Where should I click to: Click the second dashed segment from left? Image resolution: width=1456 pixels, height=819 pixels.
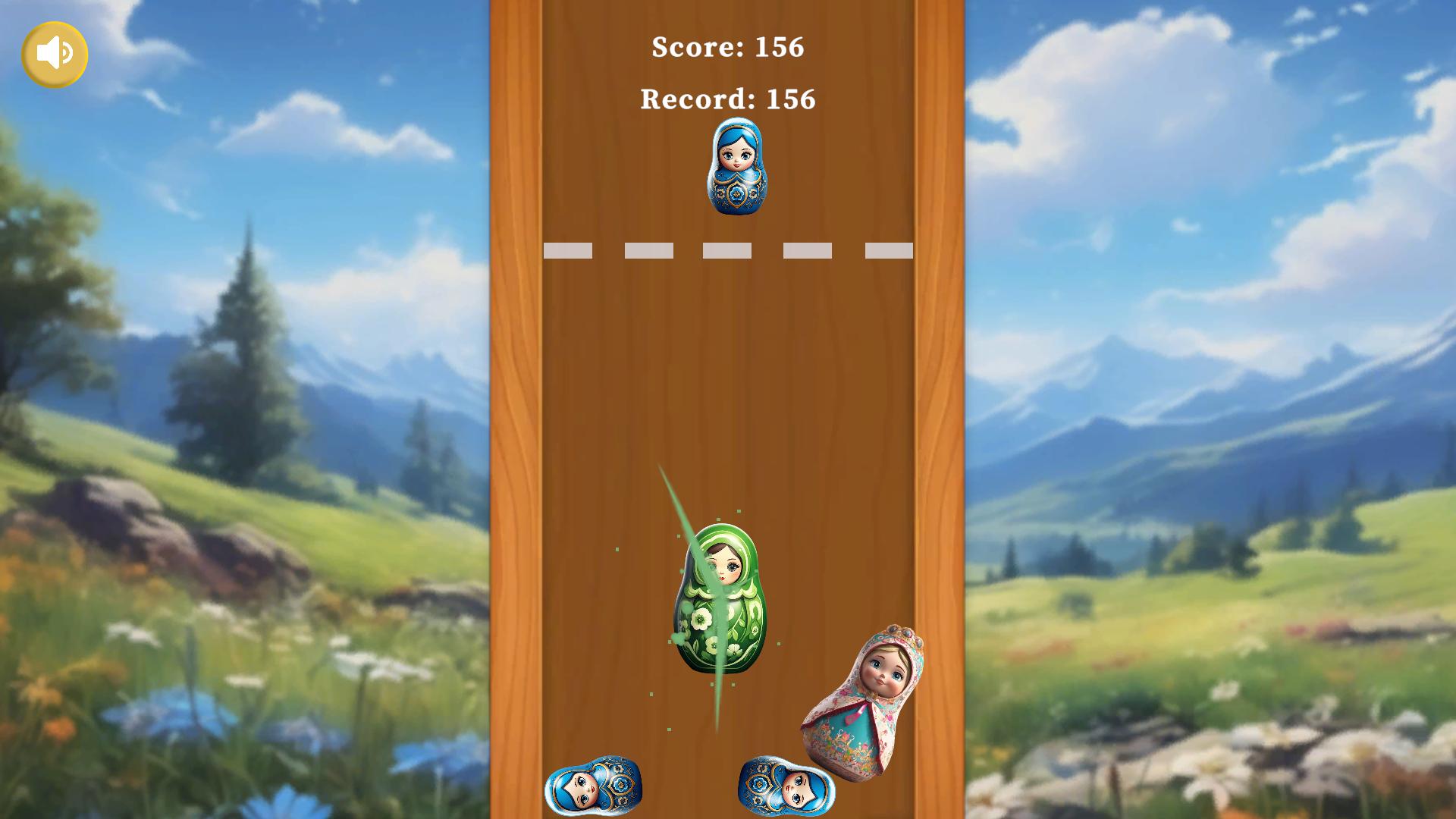[649, 250]
